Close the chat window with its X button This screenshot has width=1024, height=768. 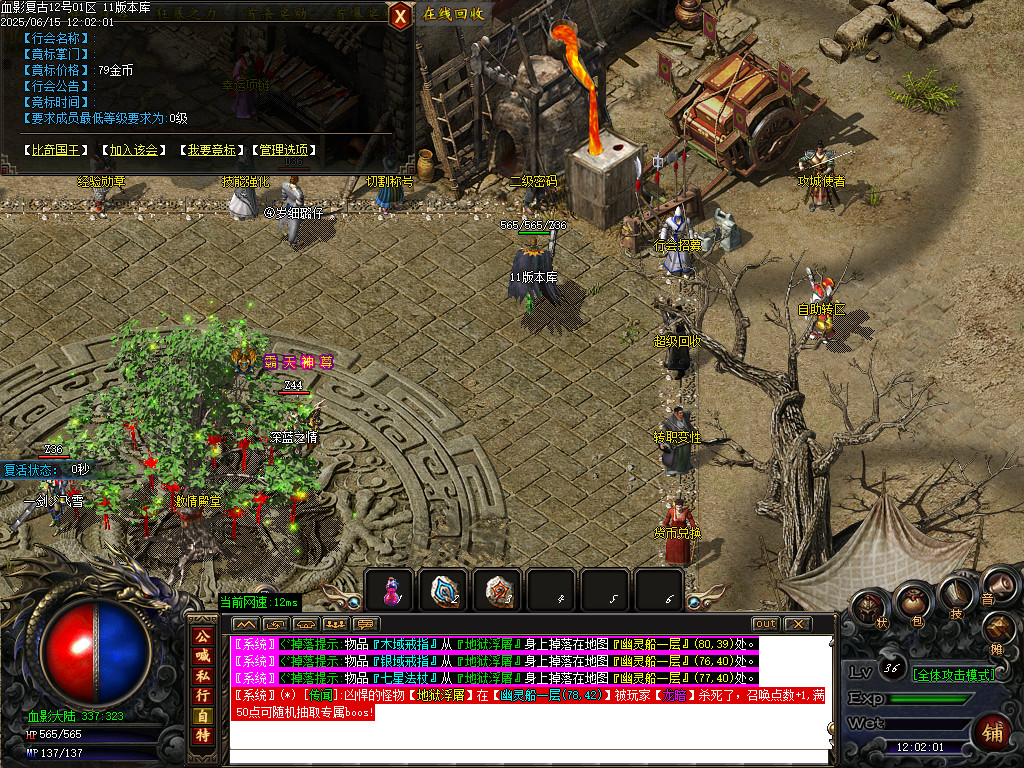point(796,624)
